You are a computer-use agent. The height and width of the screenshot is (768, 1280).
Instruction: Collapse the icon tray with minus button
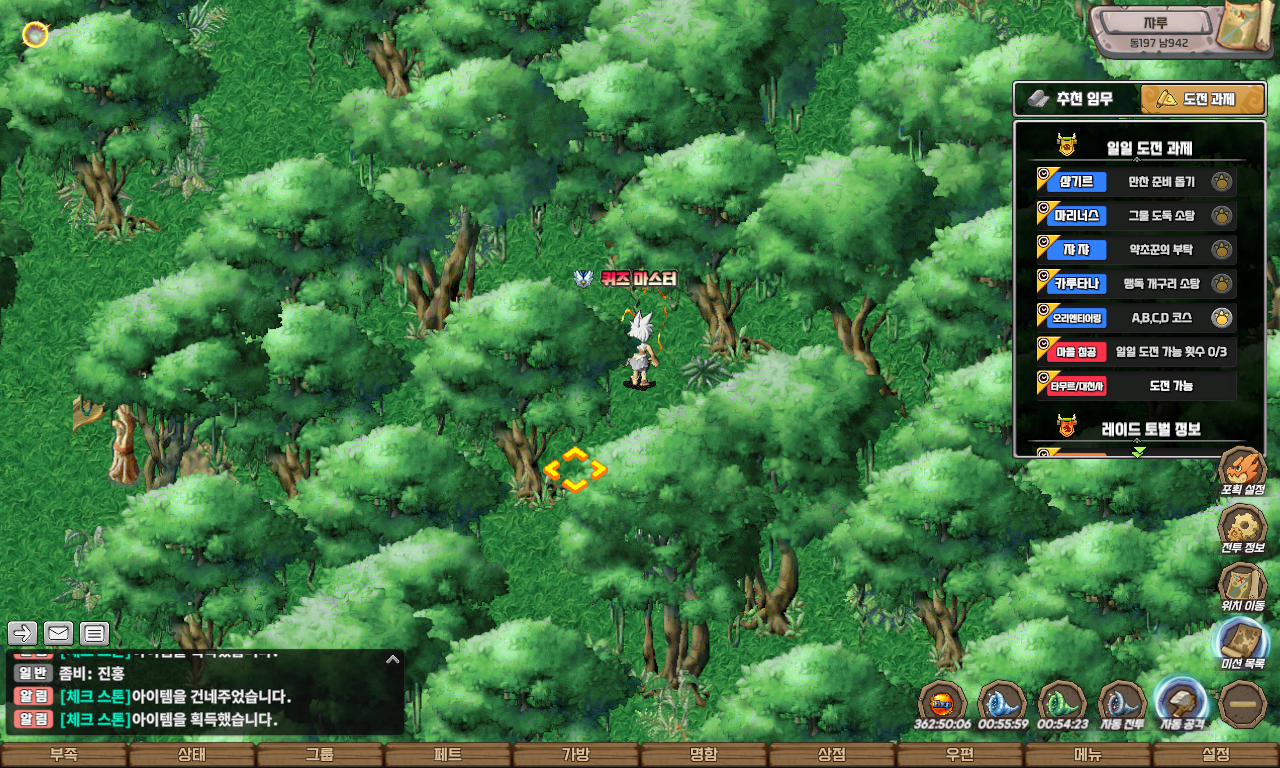point(1243,703)
